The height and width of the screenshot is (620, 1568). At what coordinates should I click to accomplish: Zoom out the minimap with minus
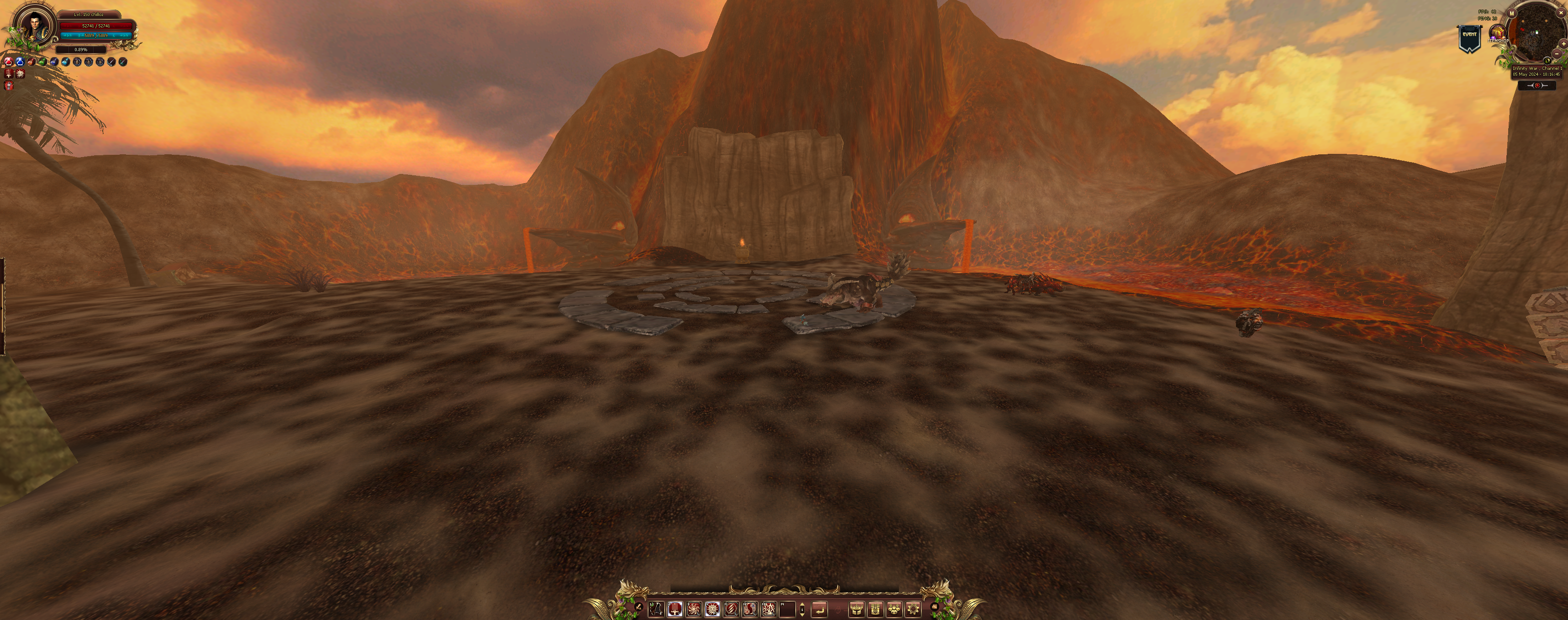coord(1557,53)
